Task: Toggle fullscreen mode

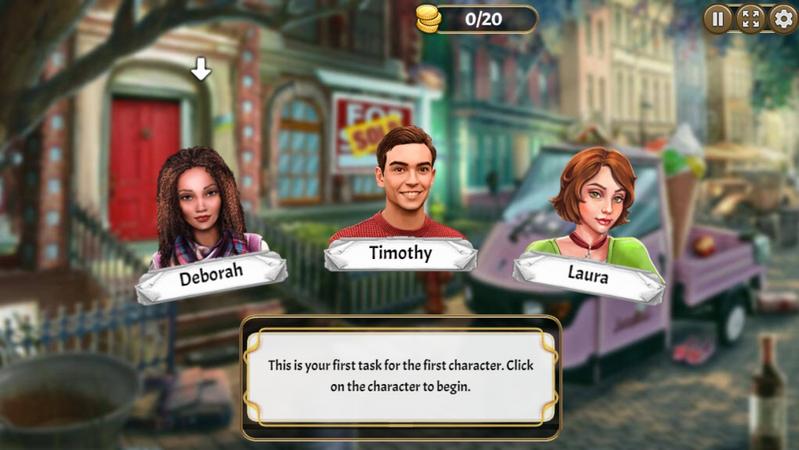Action: [750, 19]
